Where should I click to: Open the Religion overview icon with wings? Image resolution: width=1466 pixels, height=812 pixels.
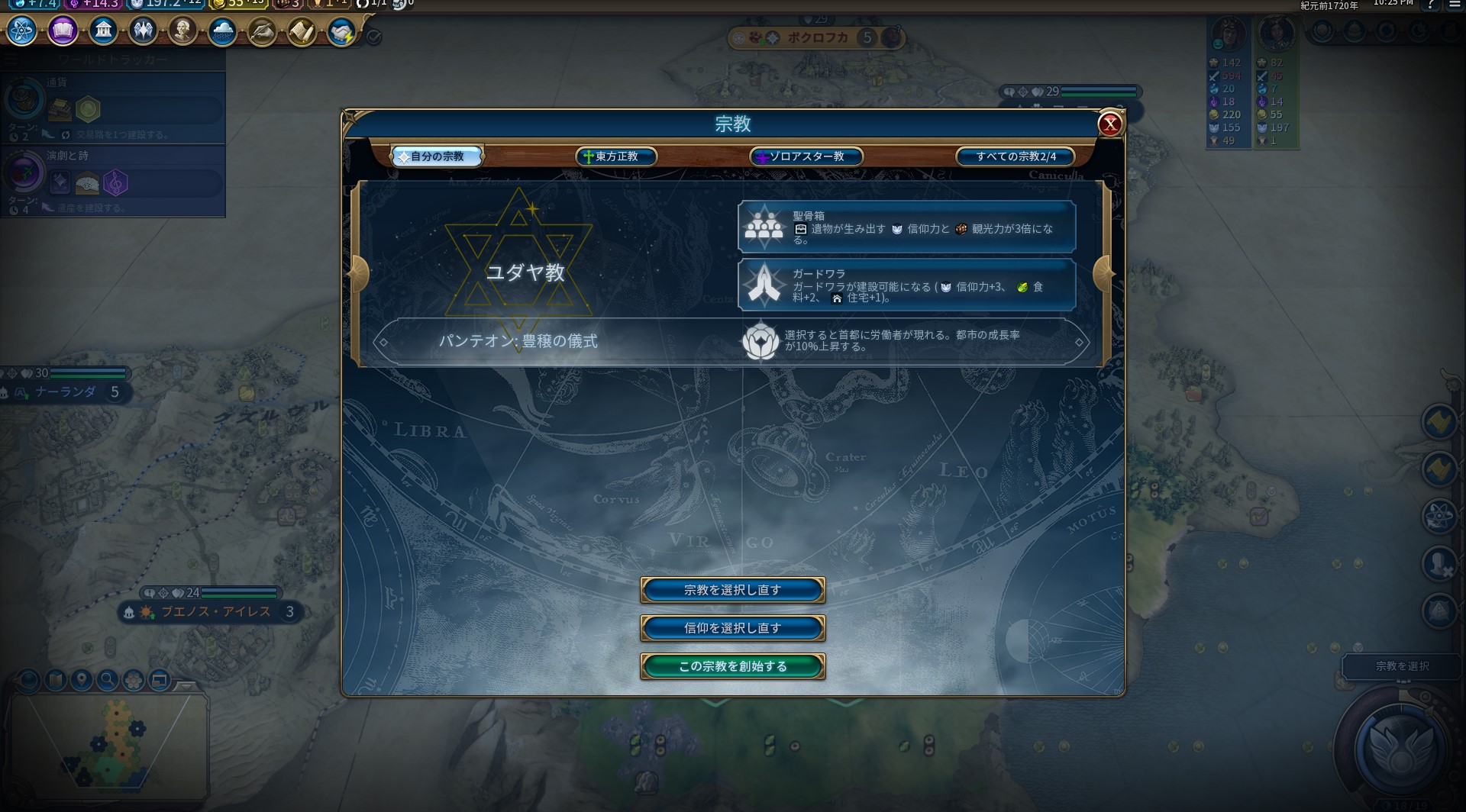pyautogui.click(x=142, y=31)
